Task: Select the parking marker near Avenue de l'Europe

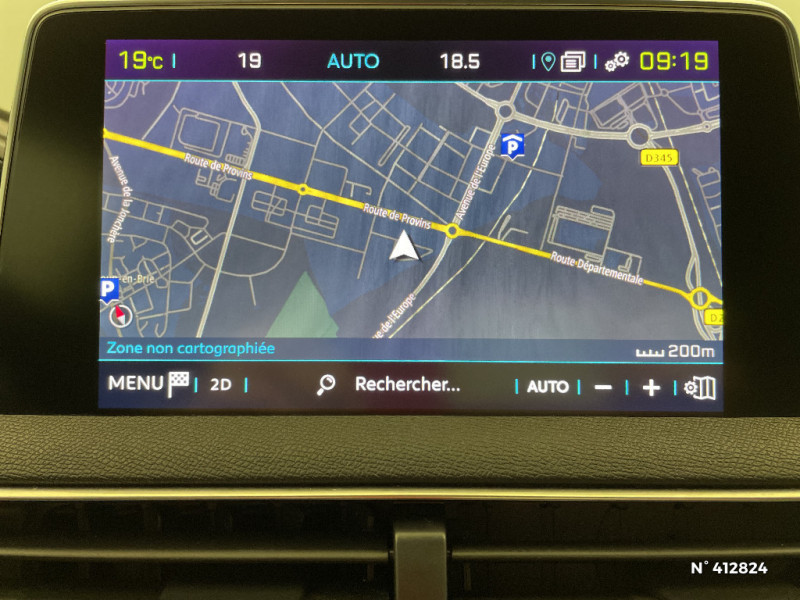Action: coord(512,146)
